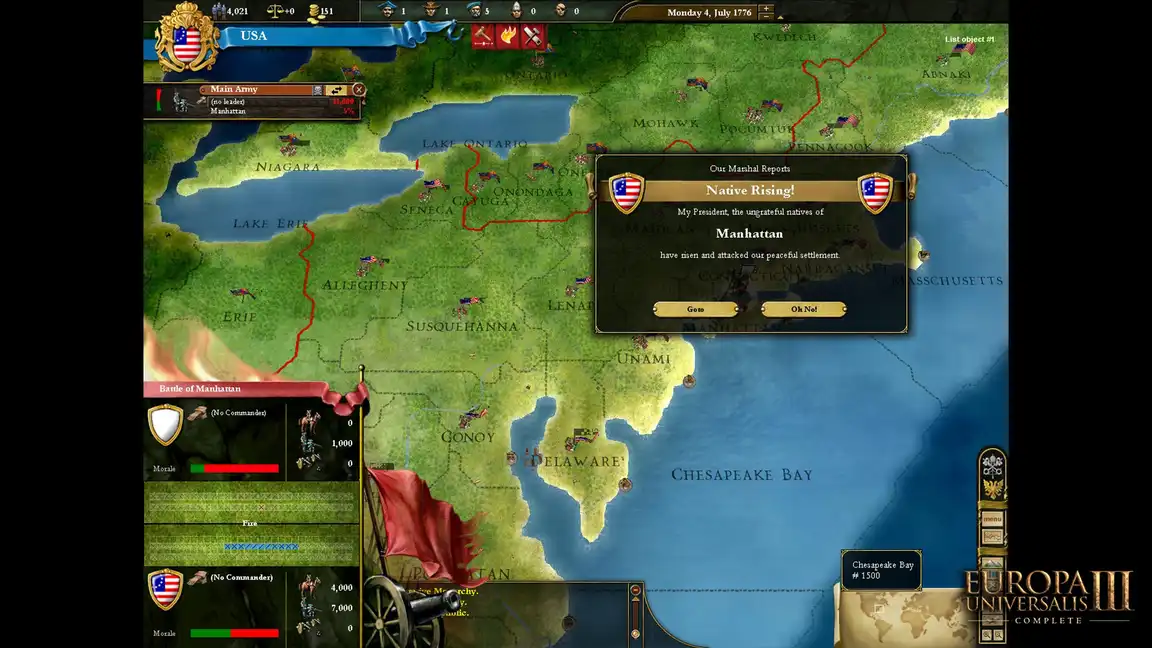The width and height of the screenshot is (1152, 648).
Task: Click the Goto button in Native Rising popup
Action: click(x=695, y=309)
